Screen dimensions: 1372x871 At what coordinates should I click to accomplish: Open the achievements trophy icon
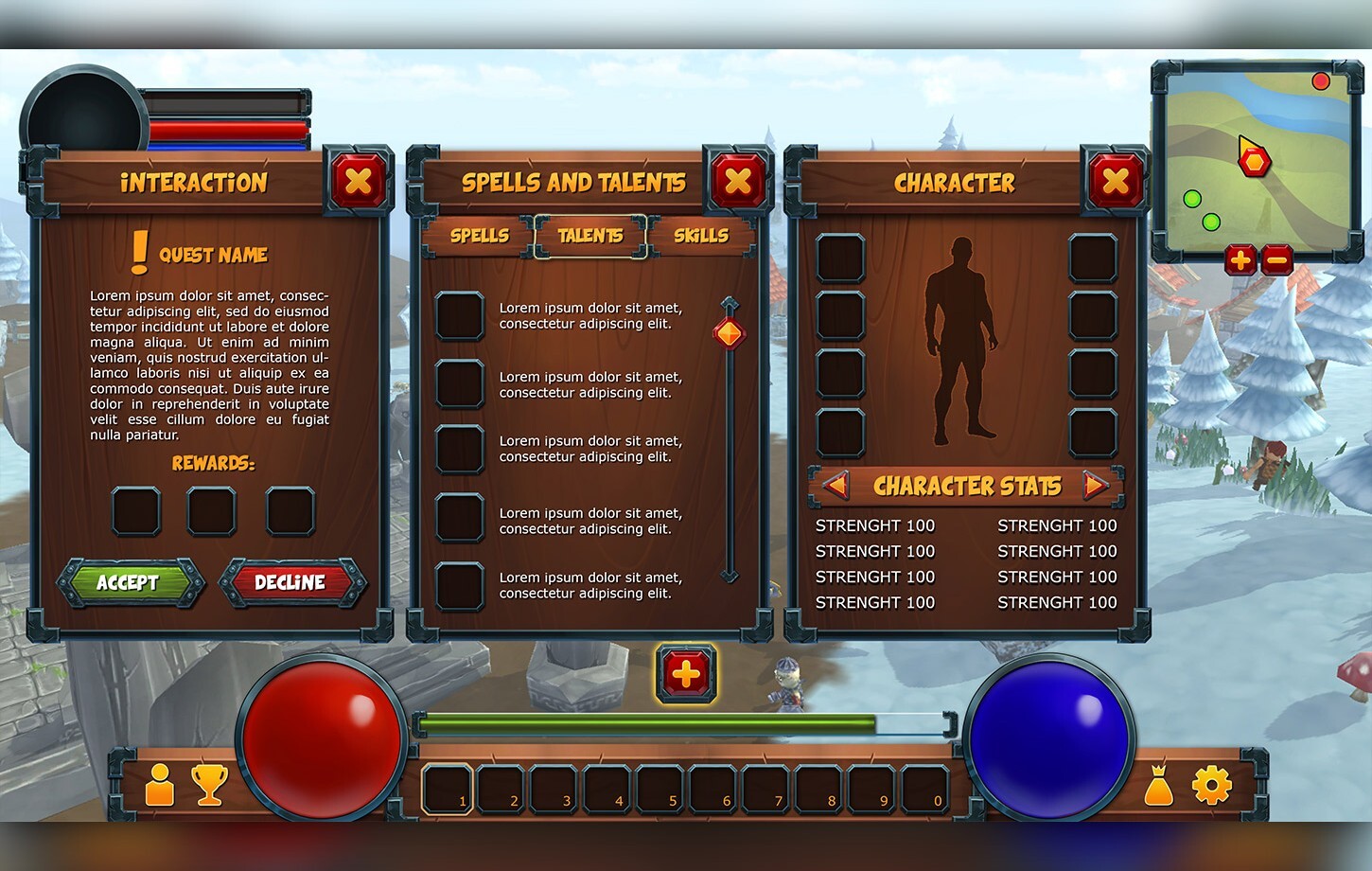pyautogui.click(x=210, y=784)
